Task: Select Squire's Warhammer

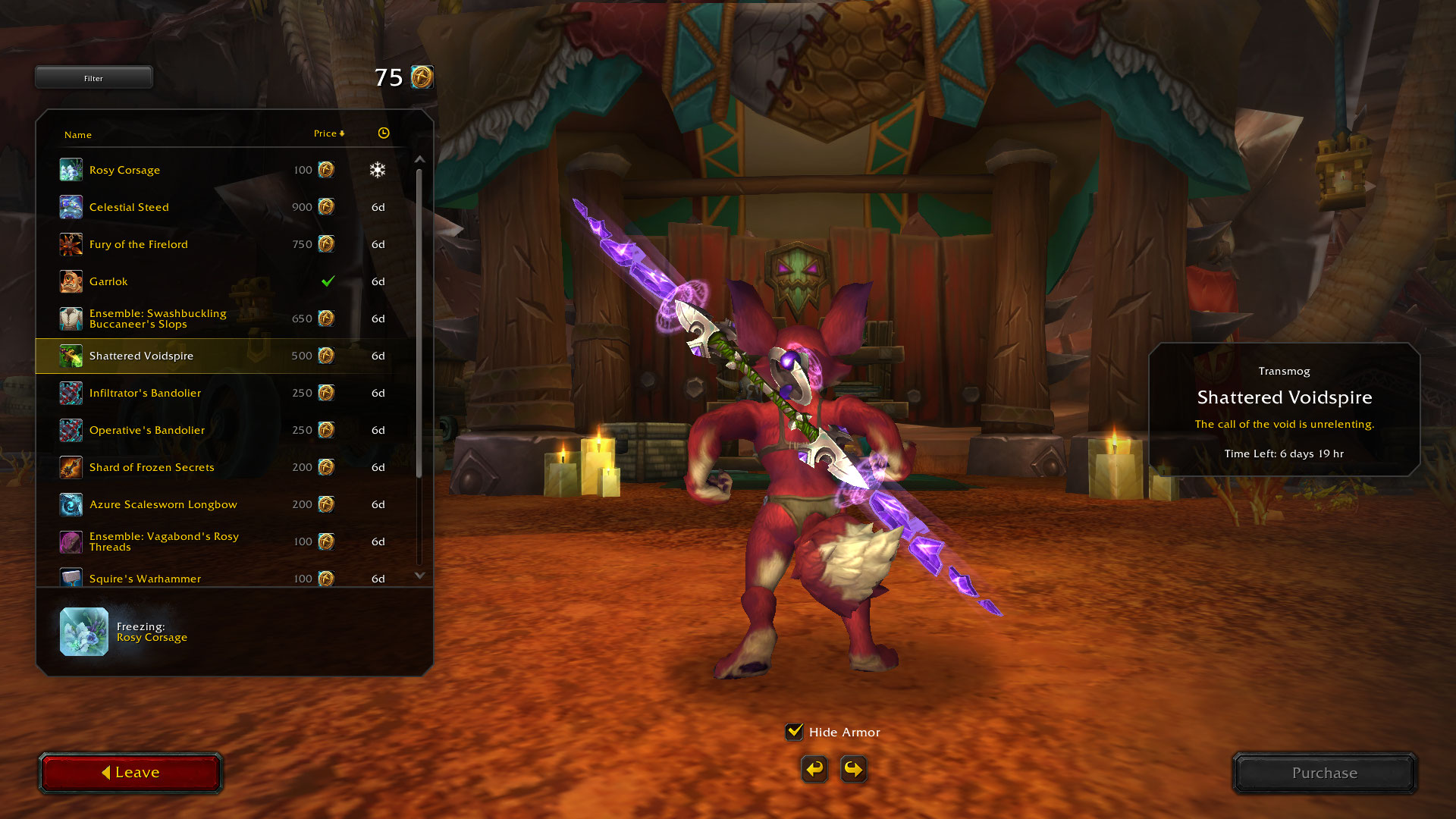Action: pos(146,578)
